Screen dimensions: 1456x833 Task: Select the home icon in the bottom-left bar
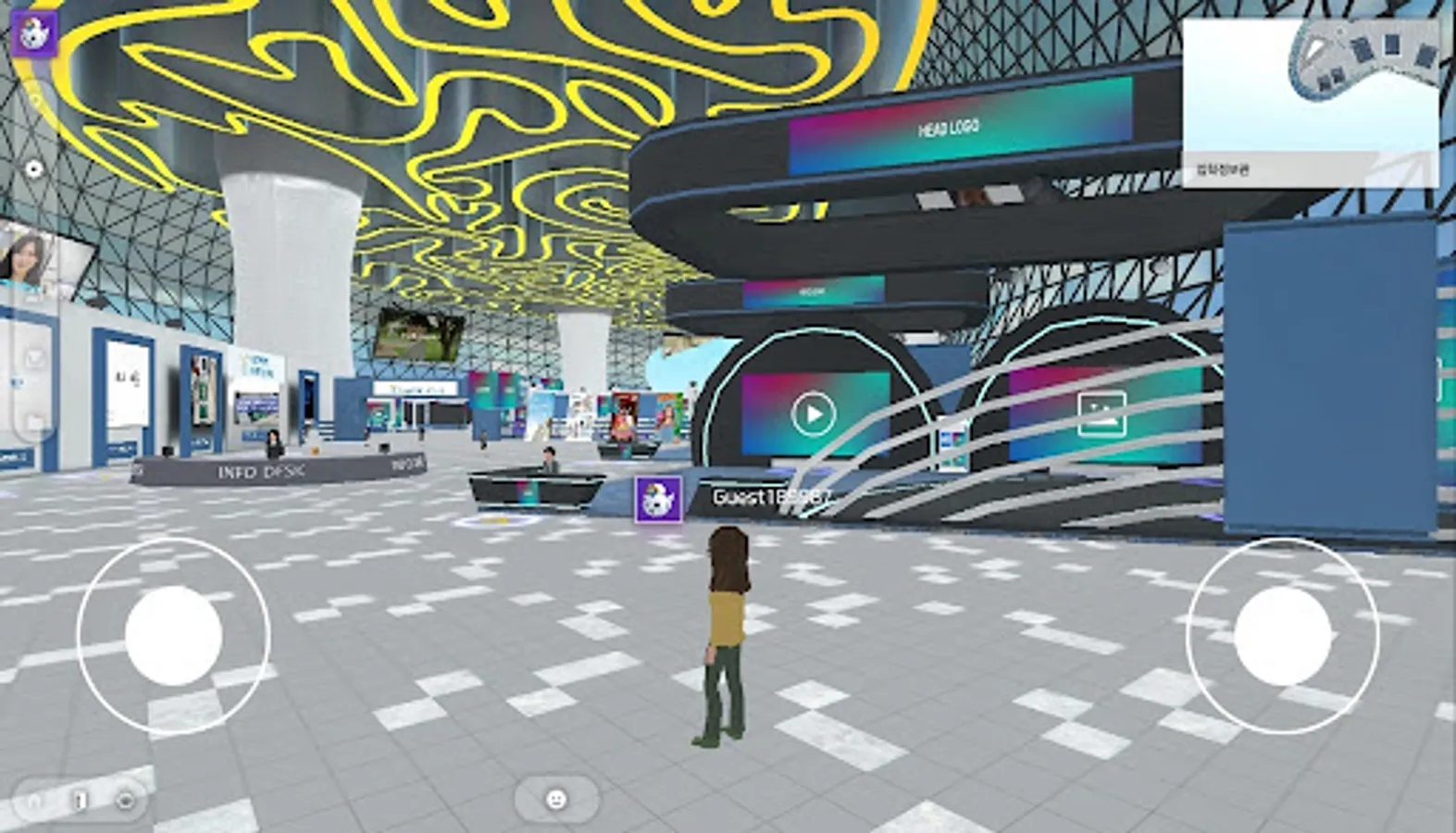[33, 800]
